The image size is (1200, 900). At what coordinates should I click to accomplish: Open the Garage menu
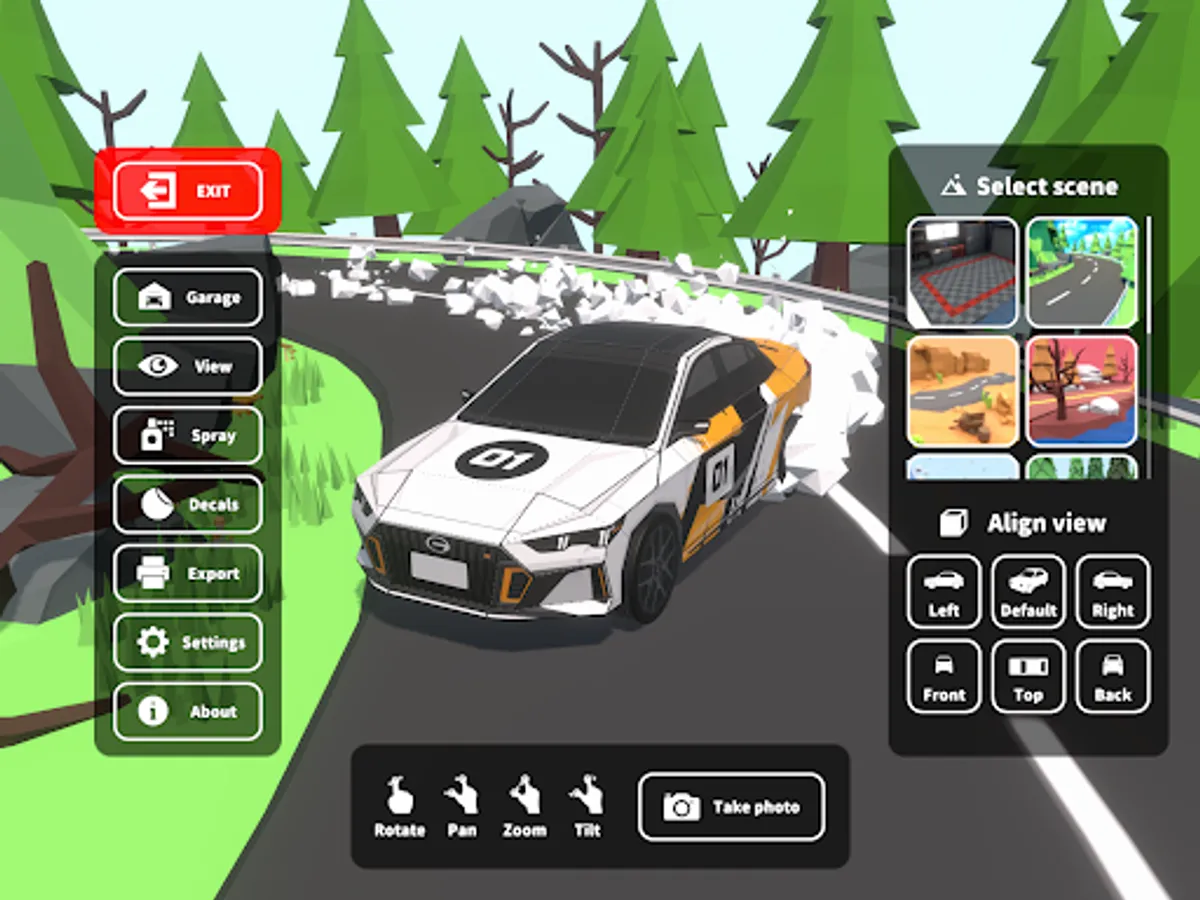coord(188,297)
